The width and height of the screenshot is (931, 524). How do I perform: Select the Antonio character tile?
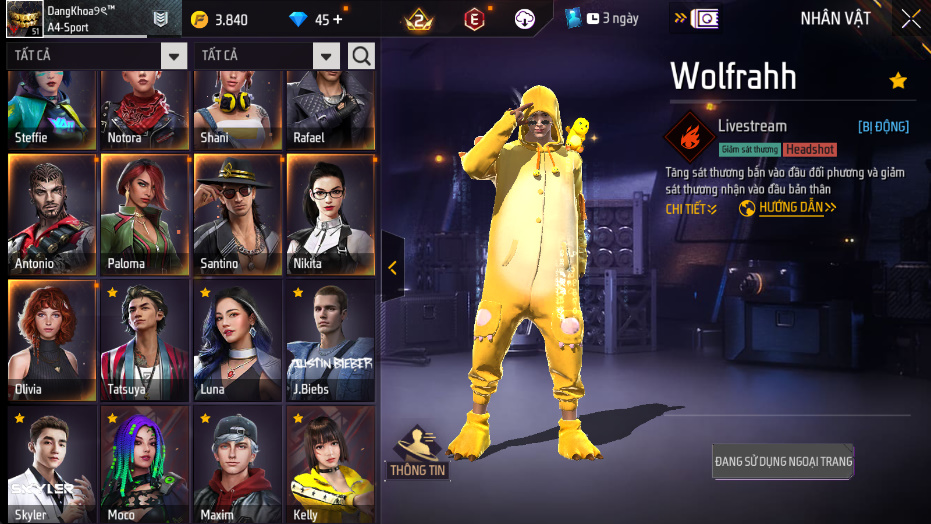tap(52, 214)
